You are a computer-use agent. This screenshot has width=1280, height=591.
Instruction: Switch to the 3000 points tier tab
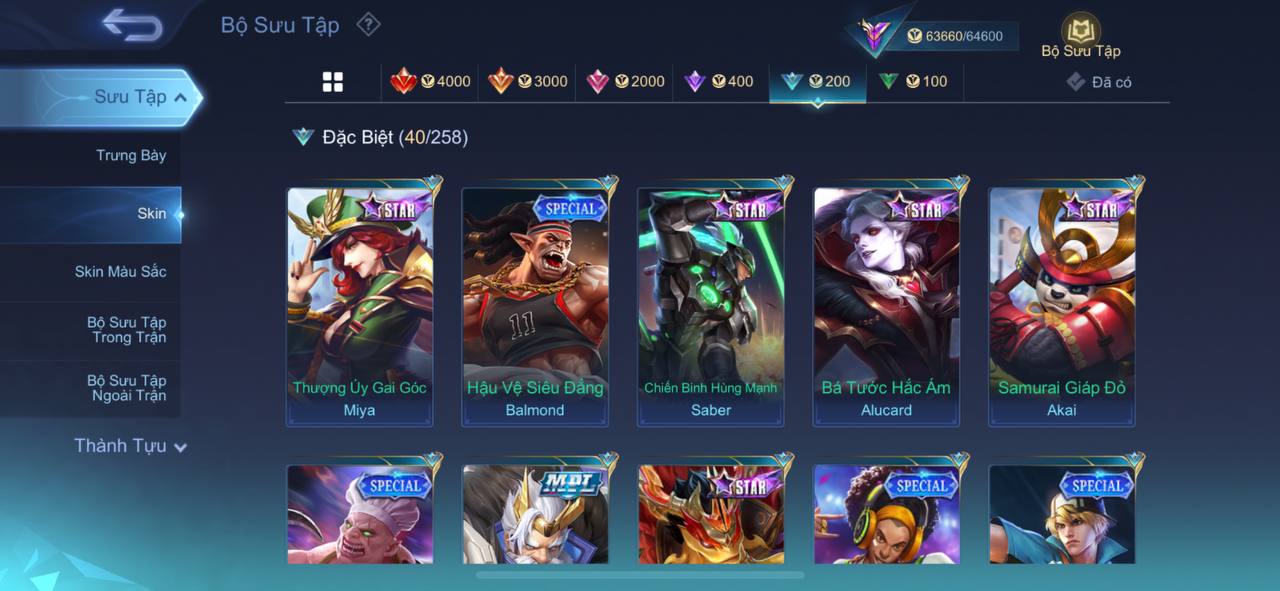(528, 82)
